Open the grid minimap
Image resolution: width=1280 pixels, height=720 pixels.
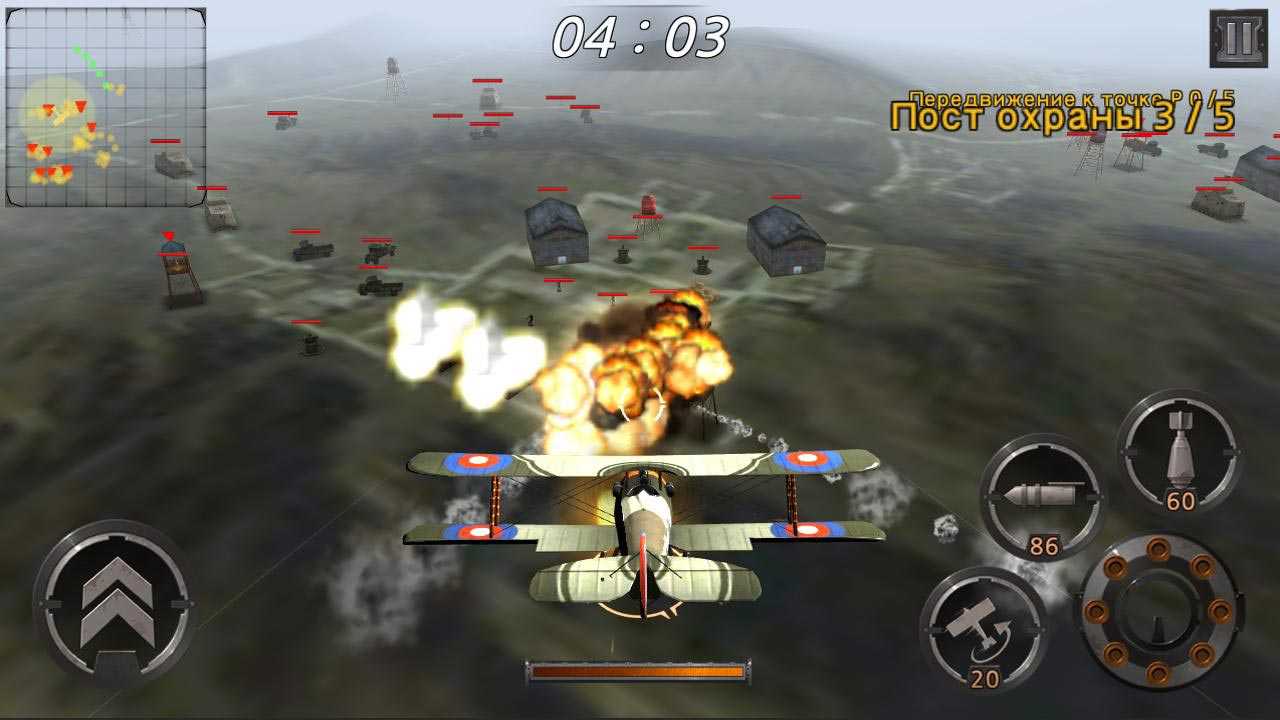coord(106,107)
